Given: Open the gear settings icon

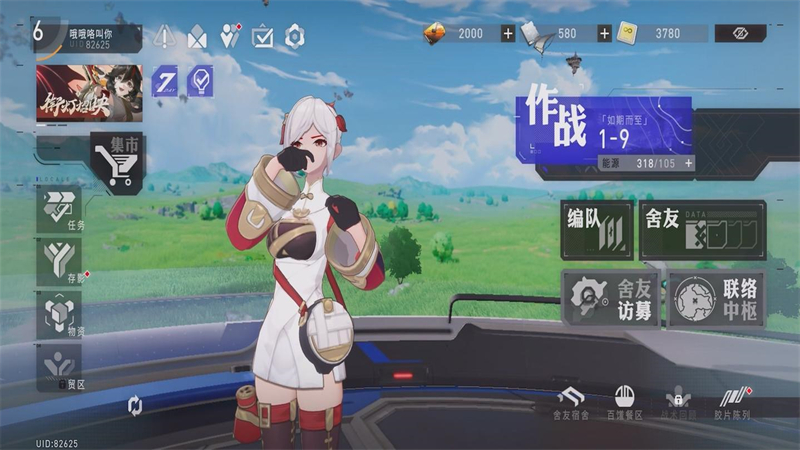Looking at the screenshot, I should click(x=294, y=37).
